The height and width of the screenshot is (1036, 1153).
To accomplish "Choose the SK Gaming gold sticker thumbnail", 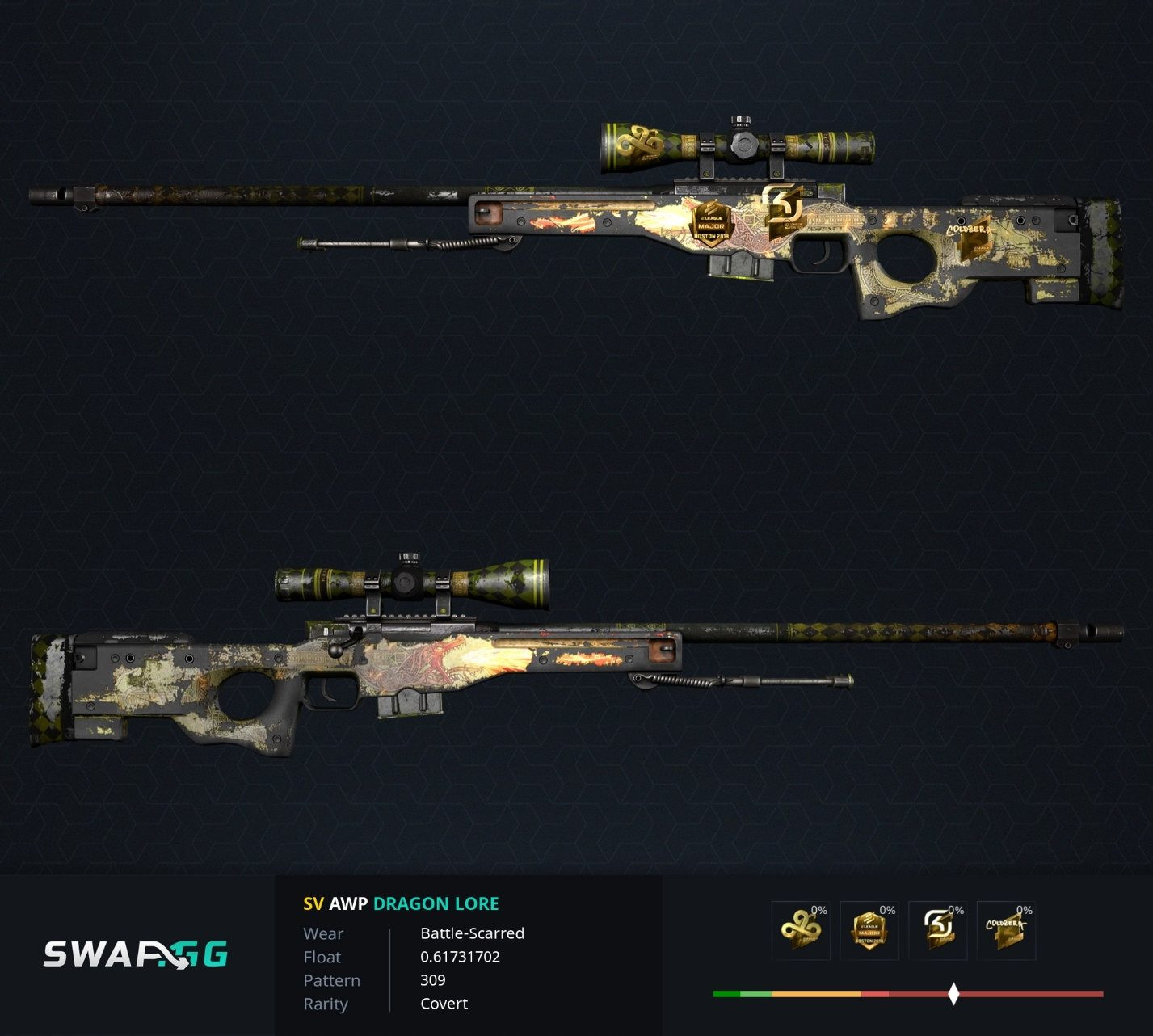I will (937, 931).
